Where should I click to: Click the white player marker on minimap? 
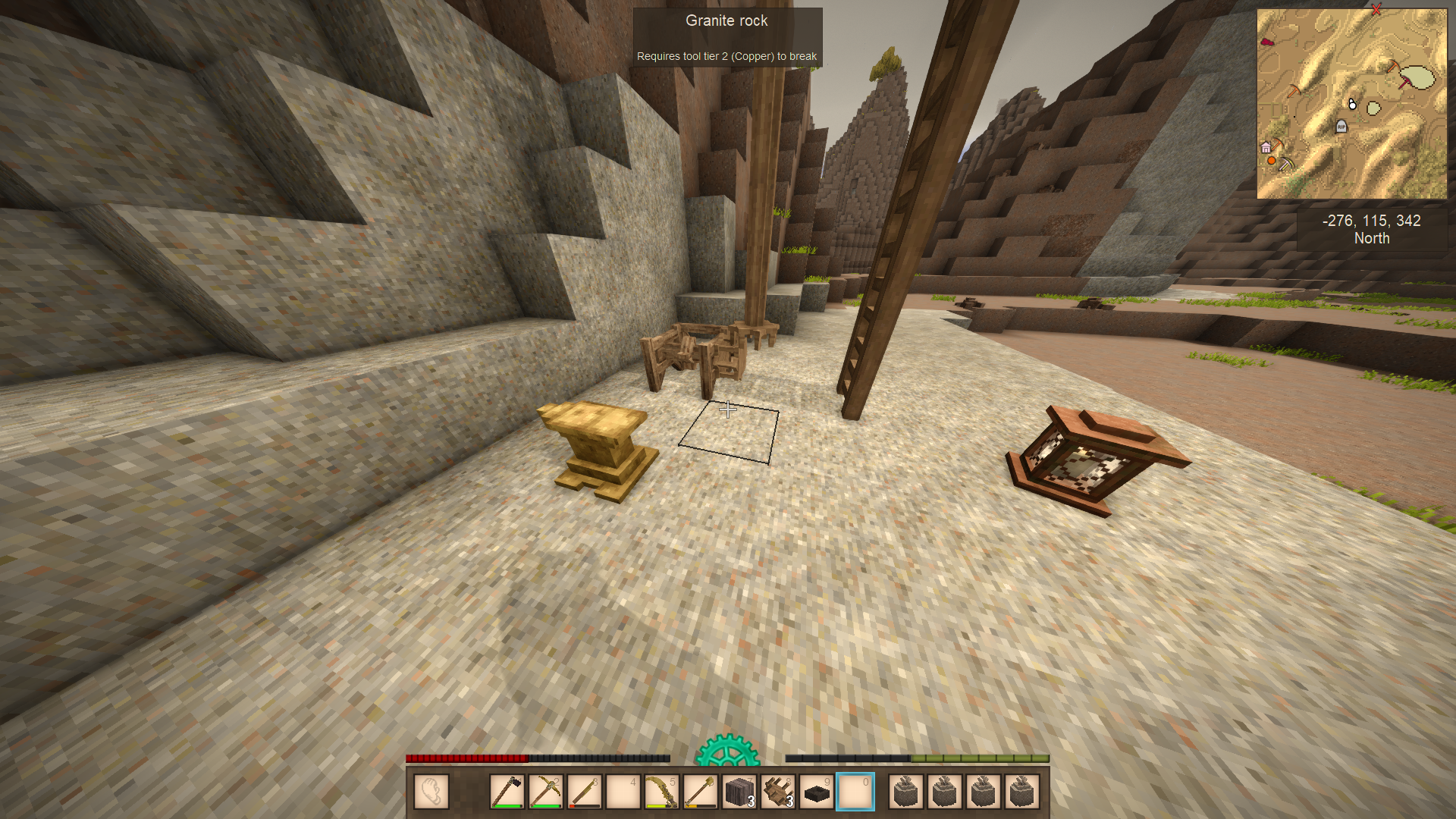[1352, 105]
